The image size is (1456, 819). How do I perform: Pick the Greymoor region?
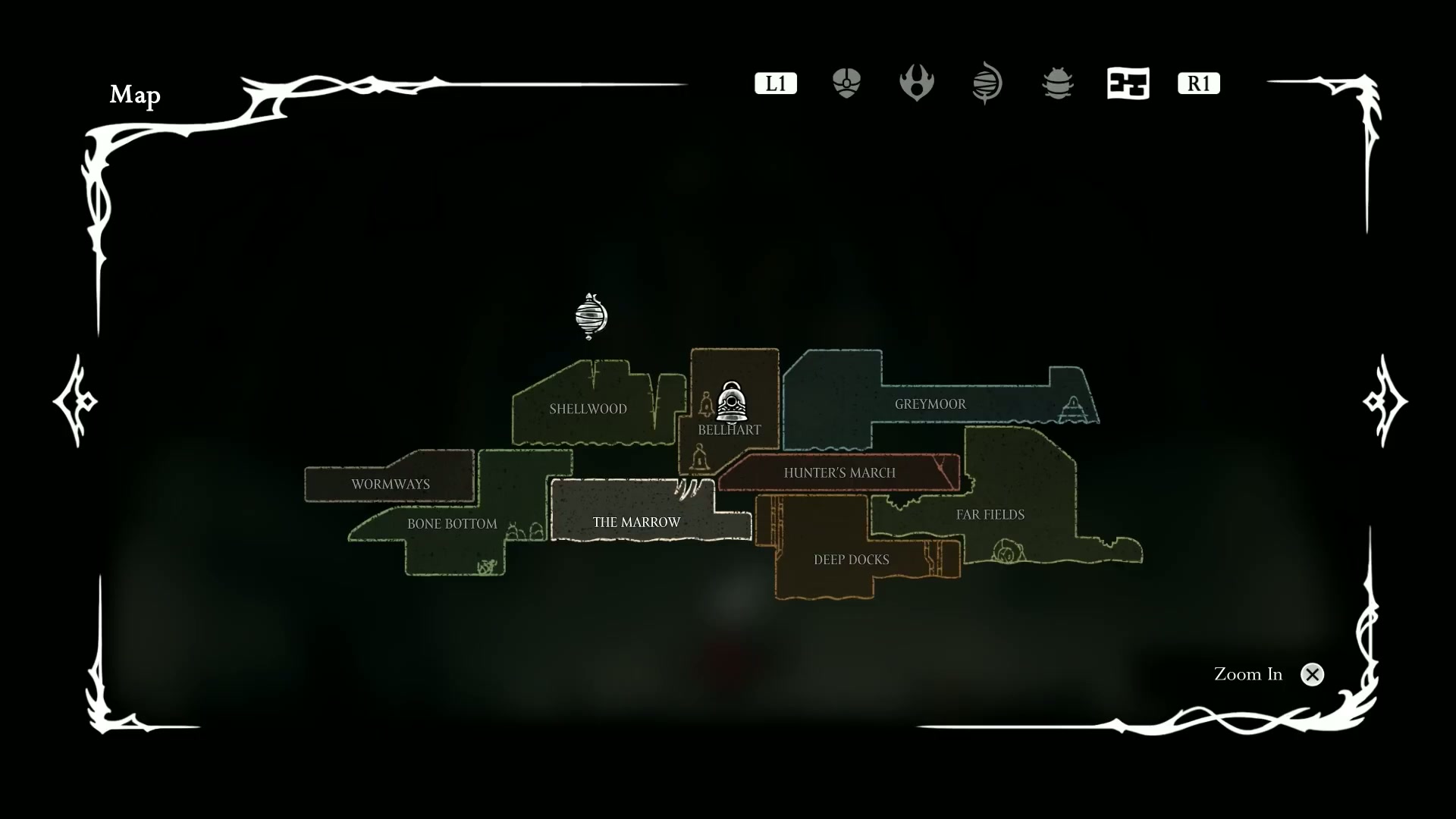click(930, 404)
